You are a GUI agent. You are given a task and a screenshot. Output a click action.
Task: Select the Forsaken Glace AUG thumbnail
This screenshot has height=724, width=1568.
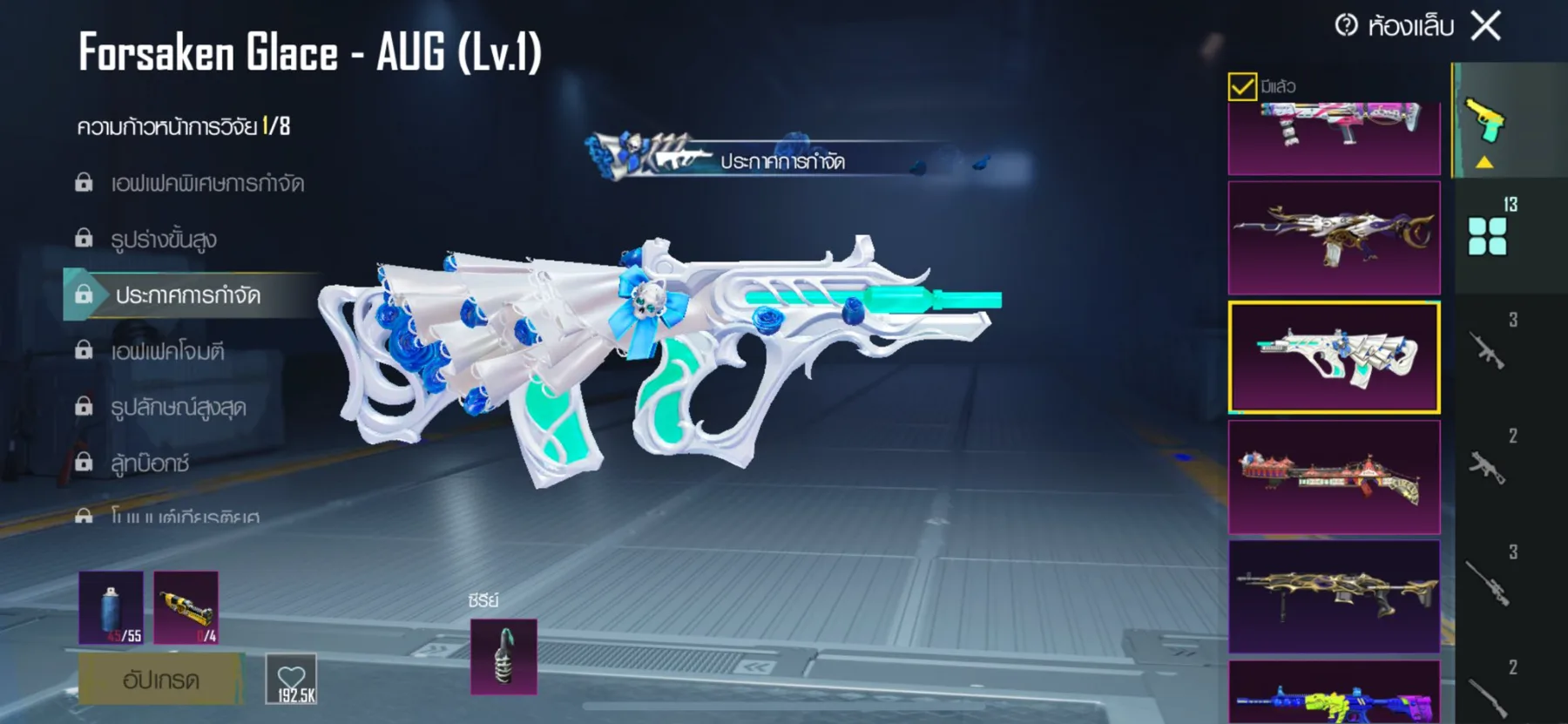pos(1334,357)
